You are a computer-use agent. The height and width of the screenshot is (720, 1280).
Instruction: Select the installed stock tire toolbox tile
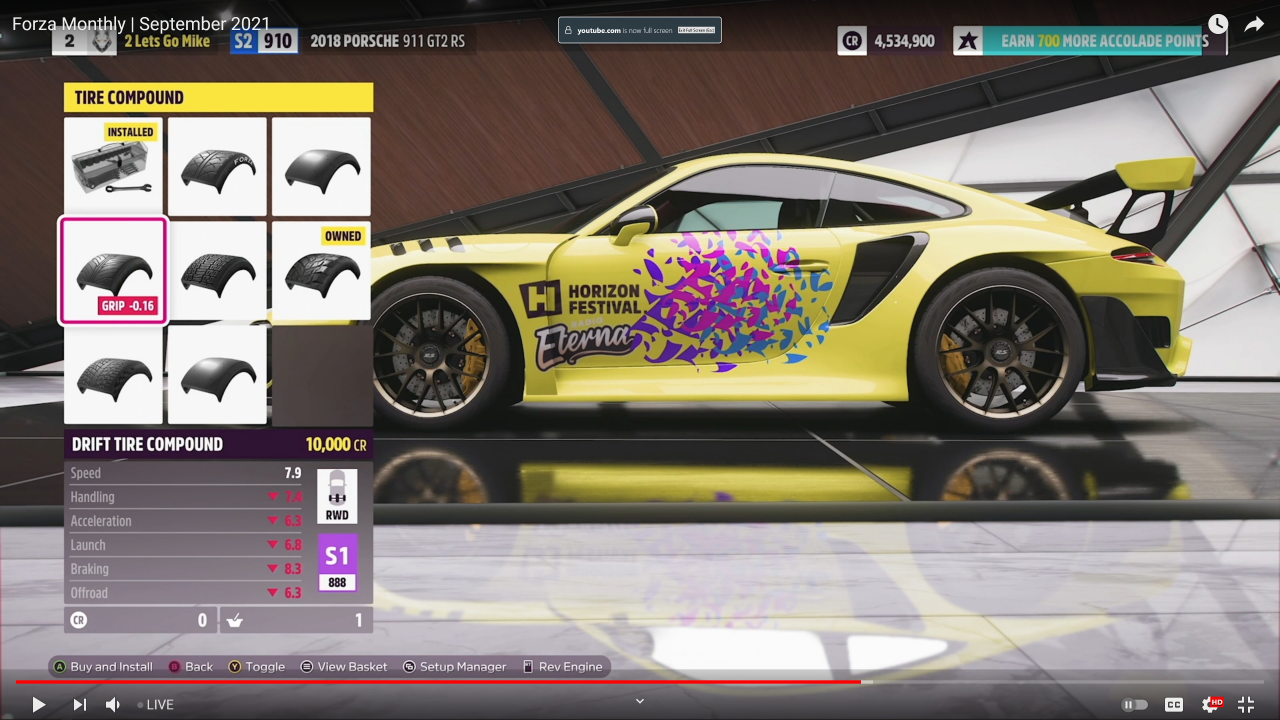(x=113, y=166)
